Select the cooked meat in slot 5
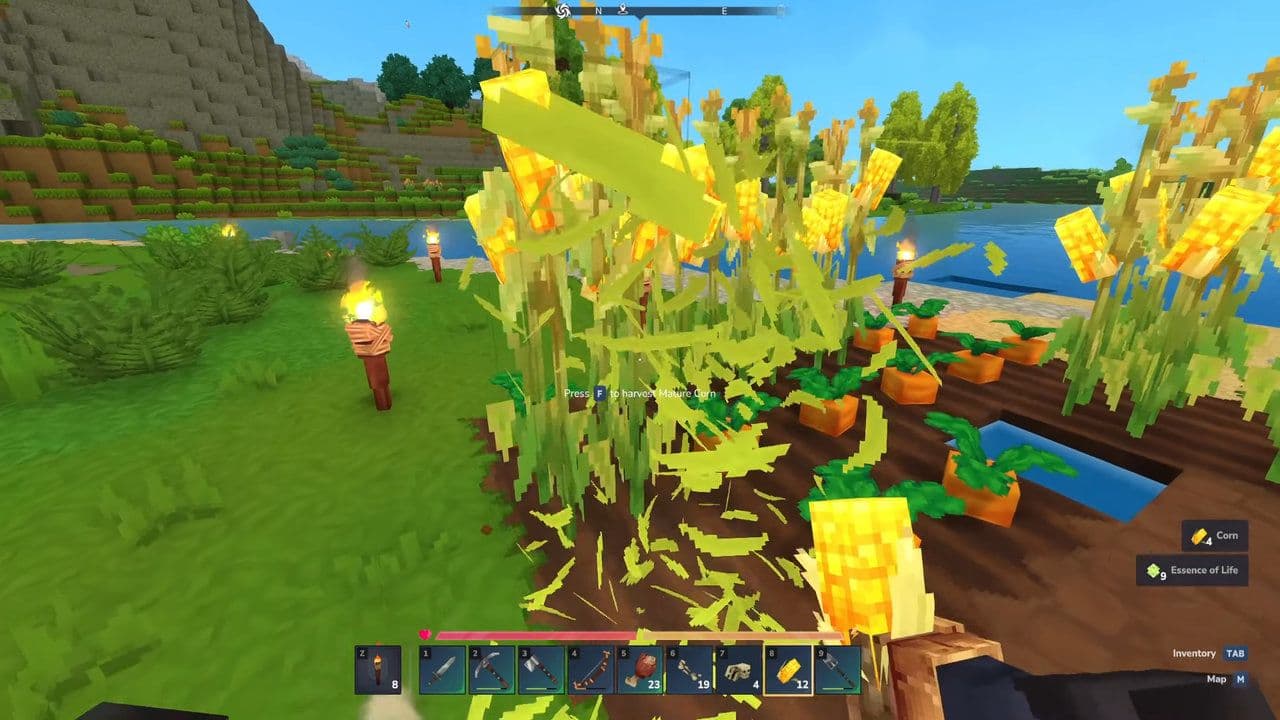 click(640, 672)
